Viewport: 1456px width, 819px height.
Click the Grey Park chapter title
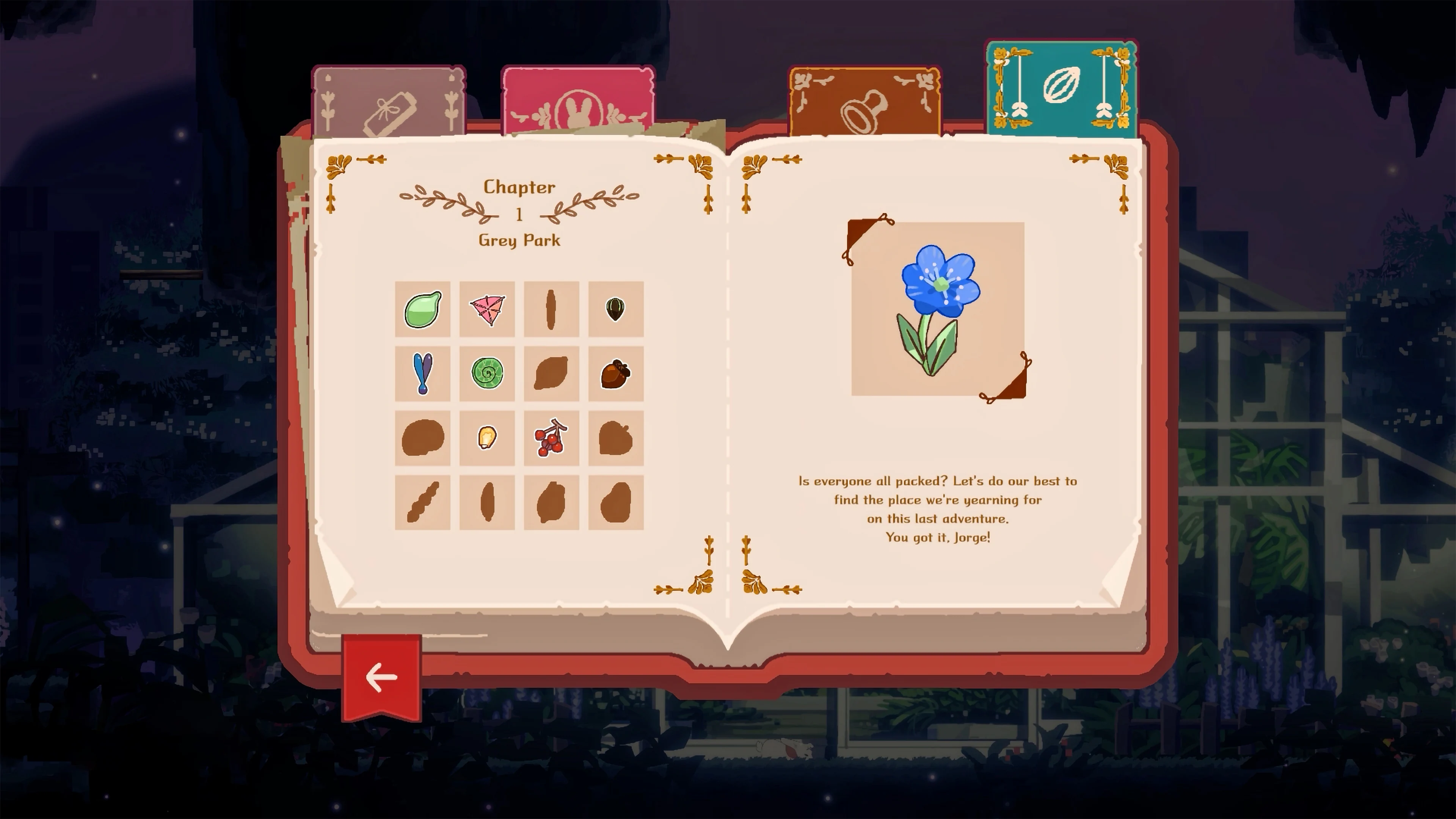pyautogui.click(x=519, y=240)
